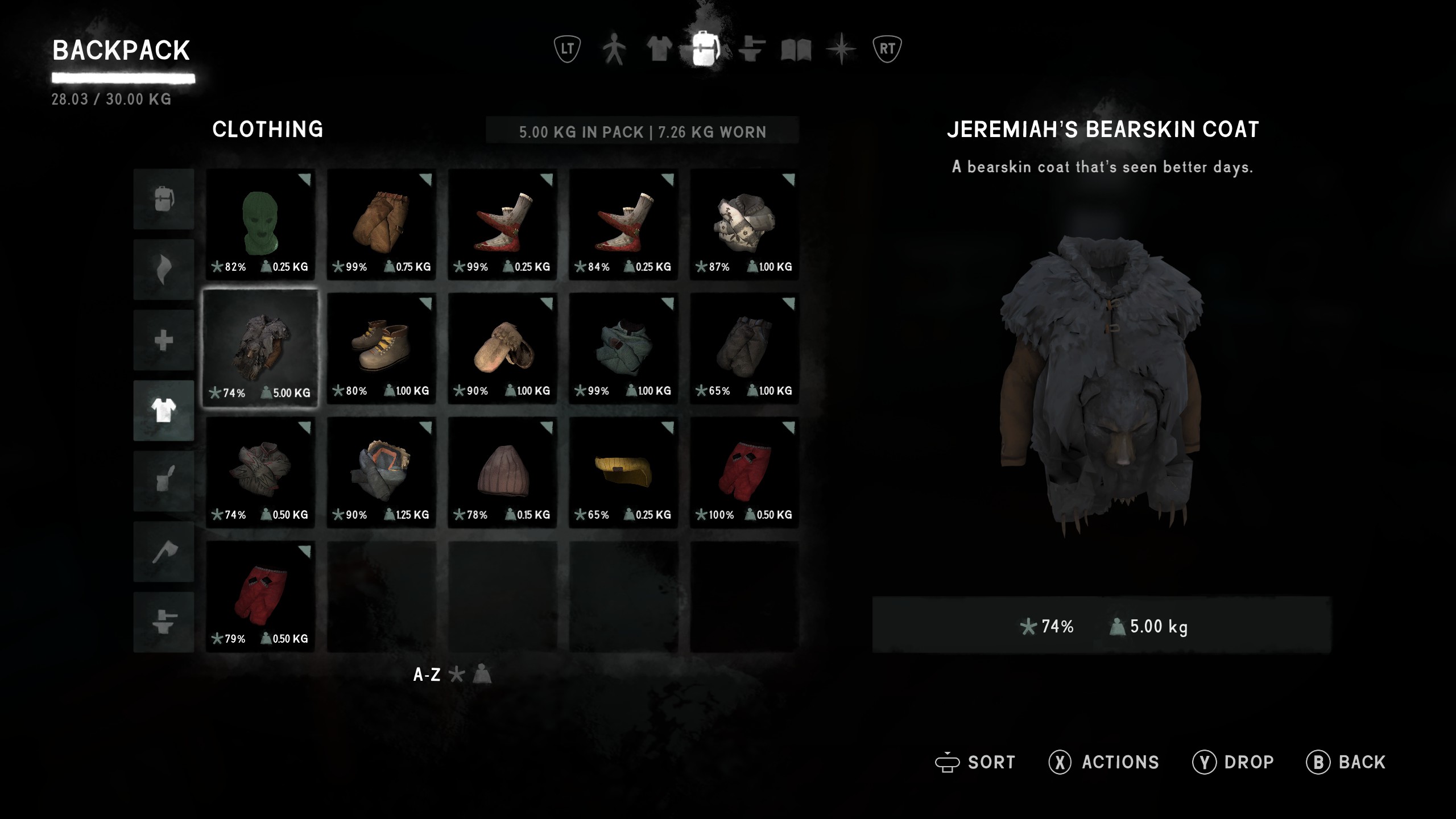This screenshot has height=819, width=1456.
Task: Open the crafting materials filter with anvil icon
Action: (x=164, y=622)
